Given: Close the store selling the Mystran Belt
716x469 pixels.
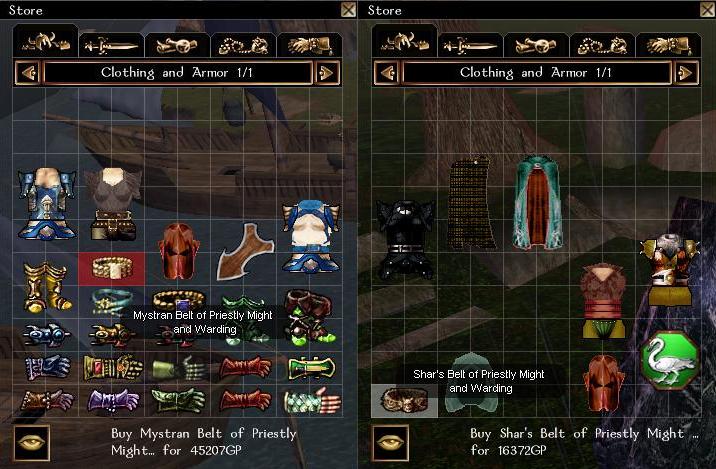Looking at the screenshot, I should [348, 10].
